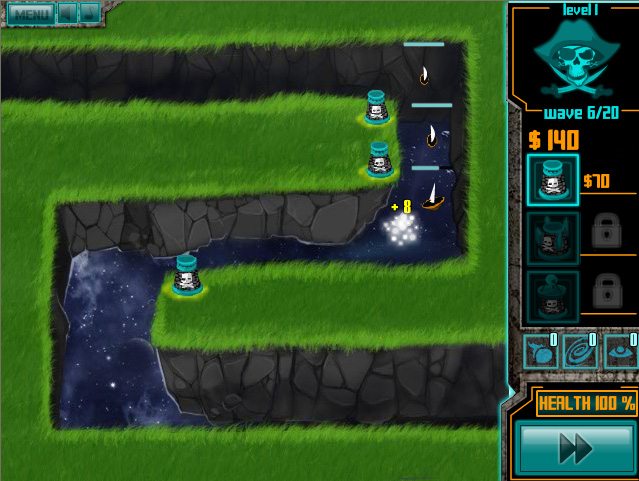Toggle the music note button

tap(89, 14)
